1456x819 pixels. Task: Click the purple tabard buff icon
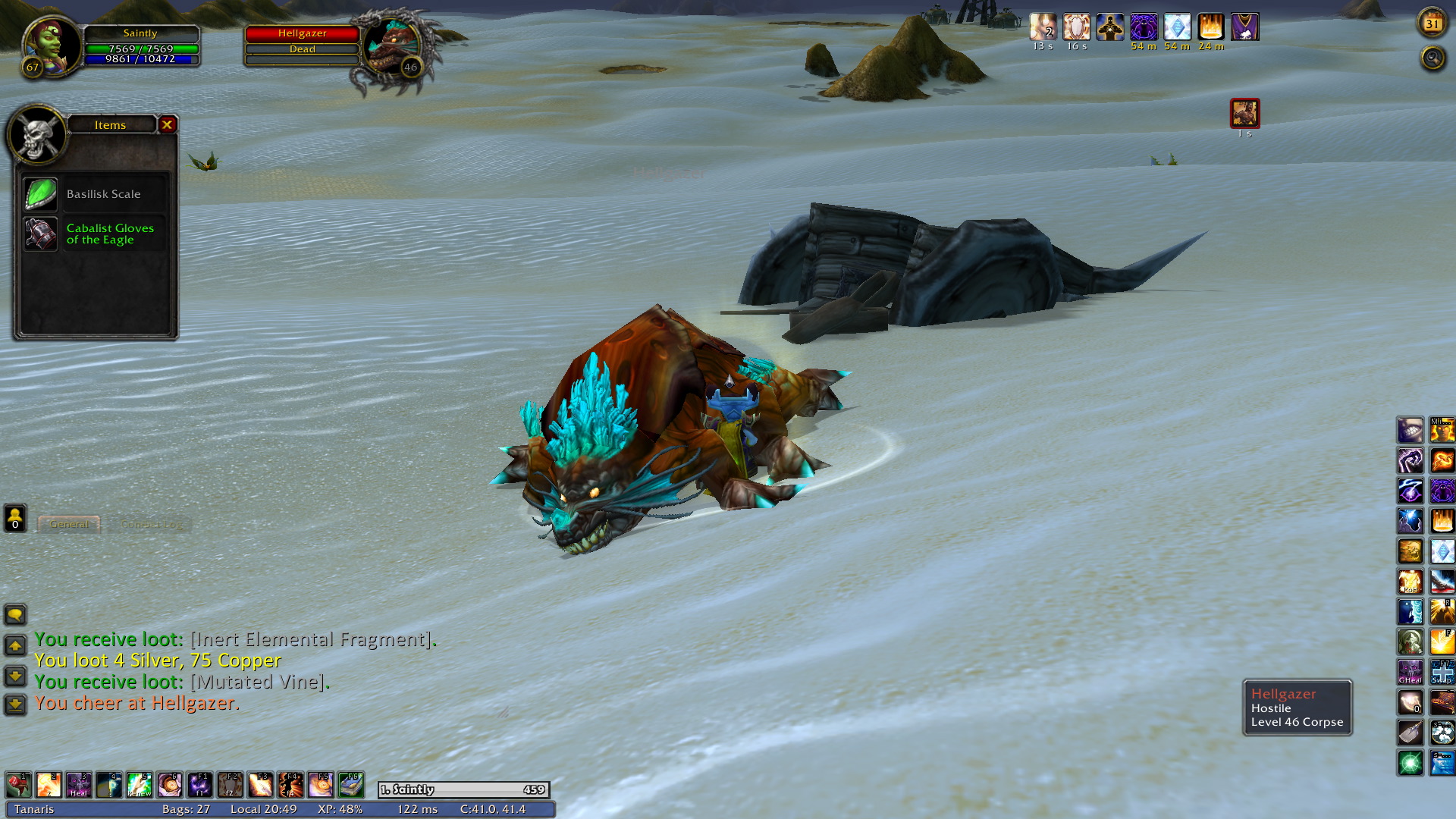[x=1244, y=27]
